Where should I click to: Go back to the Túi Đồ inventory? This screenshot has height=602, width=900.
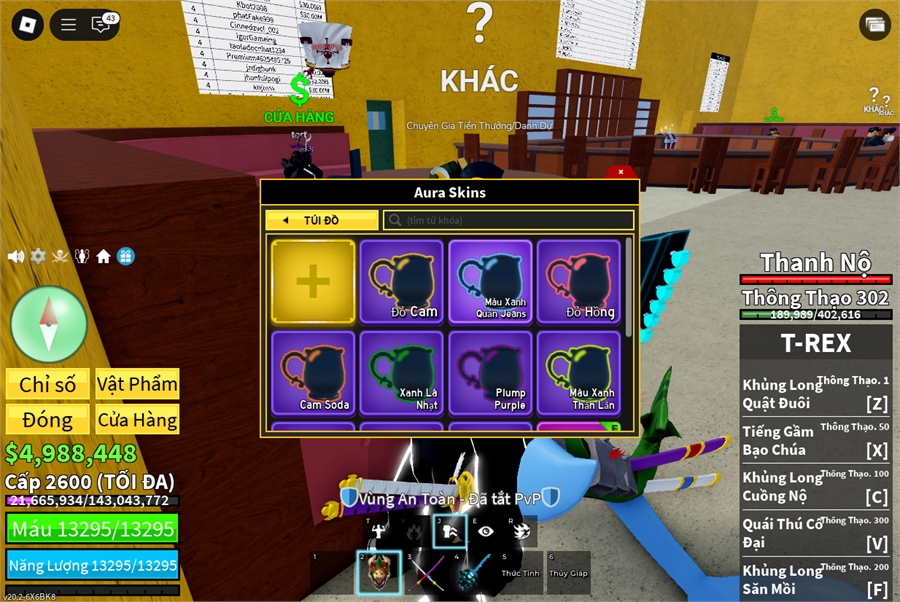pyautogui.click(x=322, y=220)
